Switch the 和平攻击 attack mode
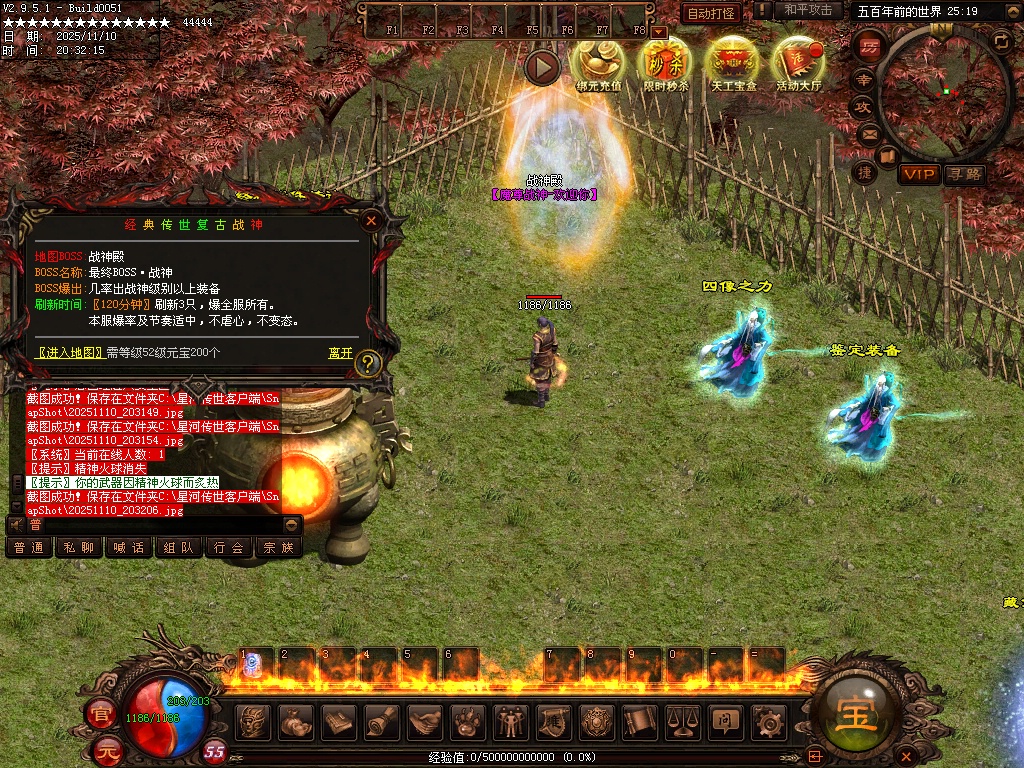The height and width of the screenshot is (768, 1024). point(808,10)
